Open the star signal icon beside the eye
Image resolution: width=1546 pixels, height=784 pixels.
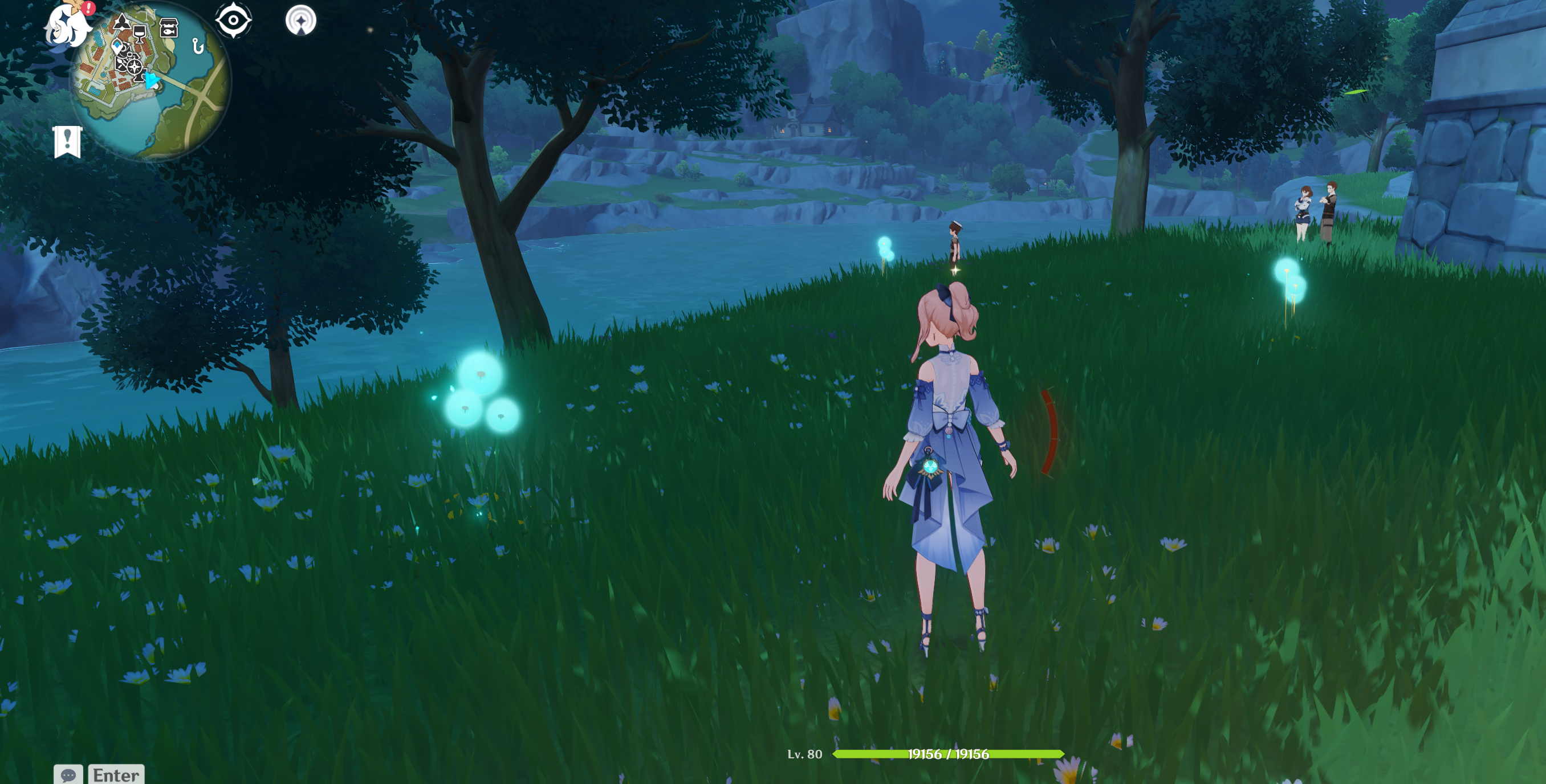300,21
